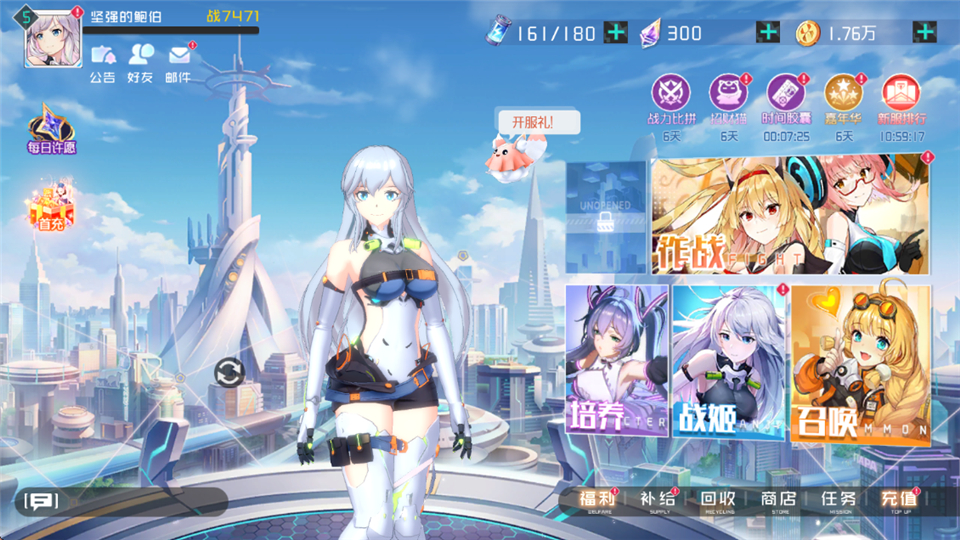Open the 战姬 battle maiden panel

click(x=729, y=361)
